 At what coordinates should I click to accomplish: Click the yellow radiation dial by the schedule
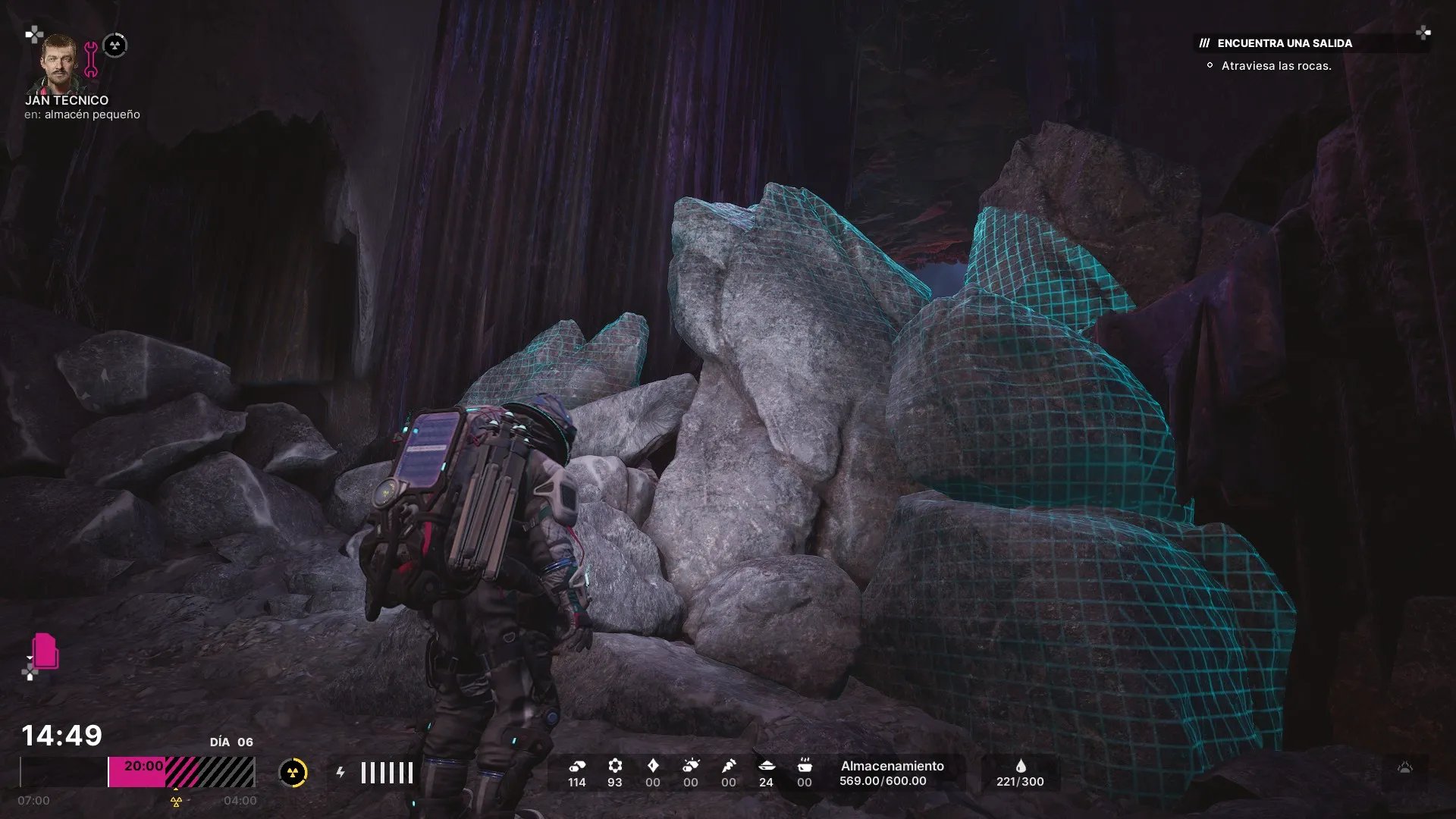[x=293, y=773]
